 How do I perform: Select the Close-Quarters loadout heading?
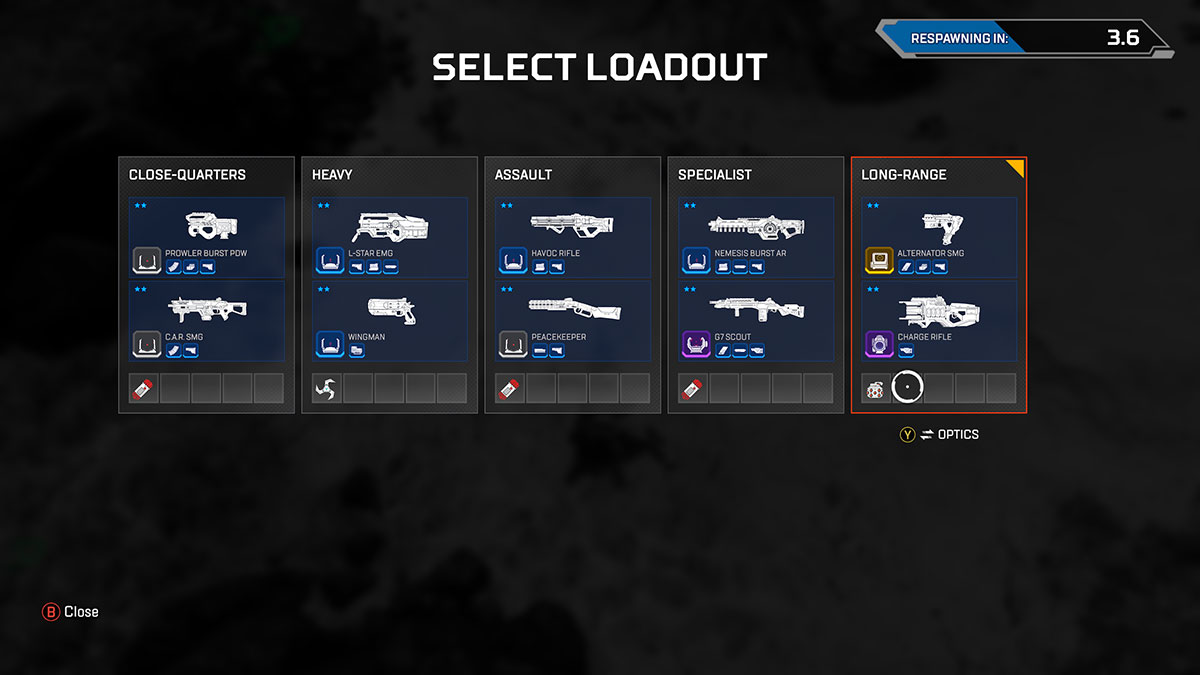coord(187,175)
